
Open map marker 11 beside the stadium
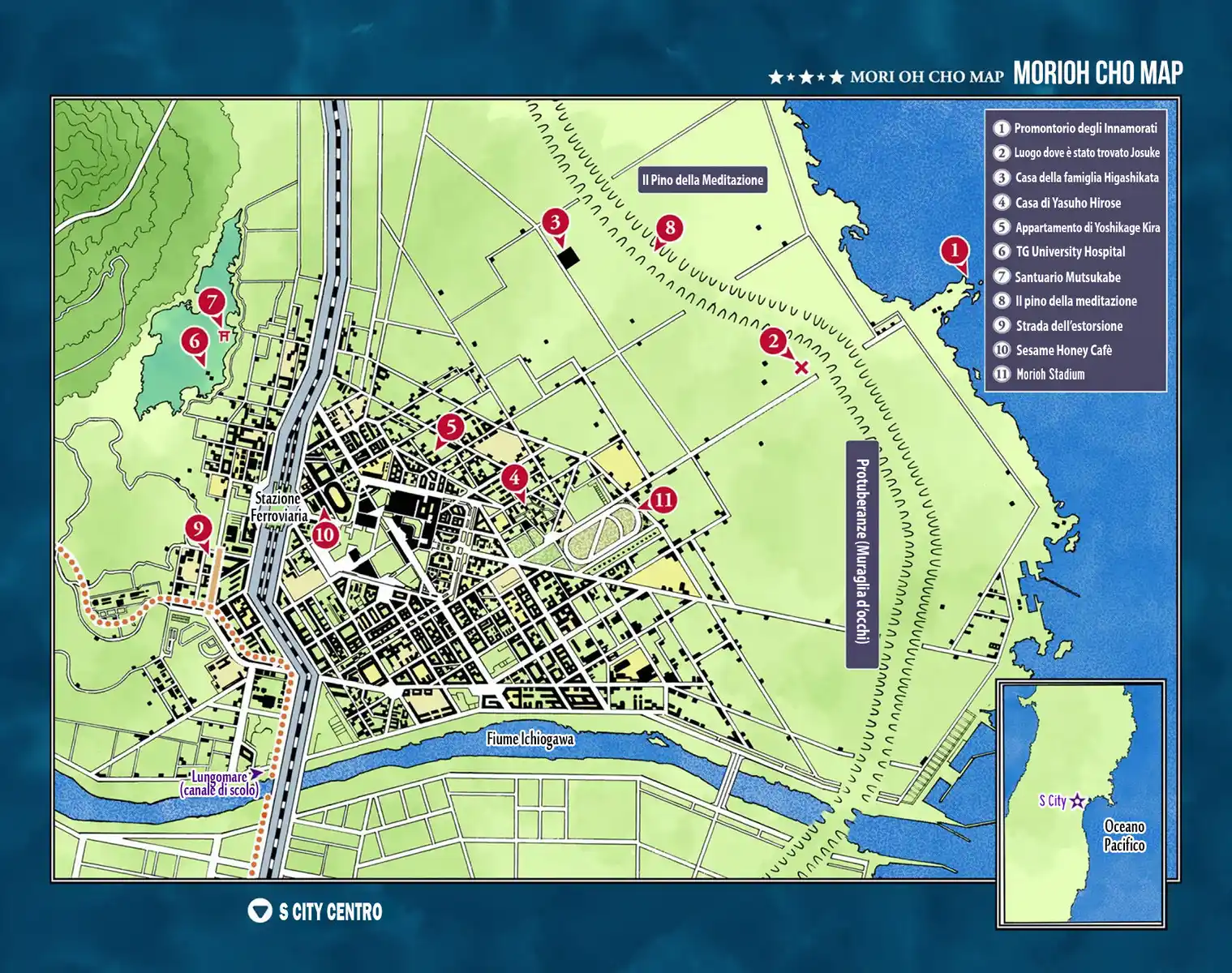pyautogui.click(x=663, y=499)
